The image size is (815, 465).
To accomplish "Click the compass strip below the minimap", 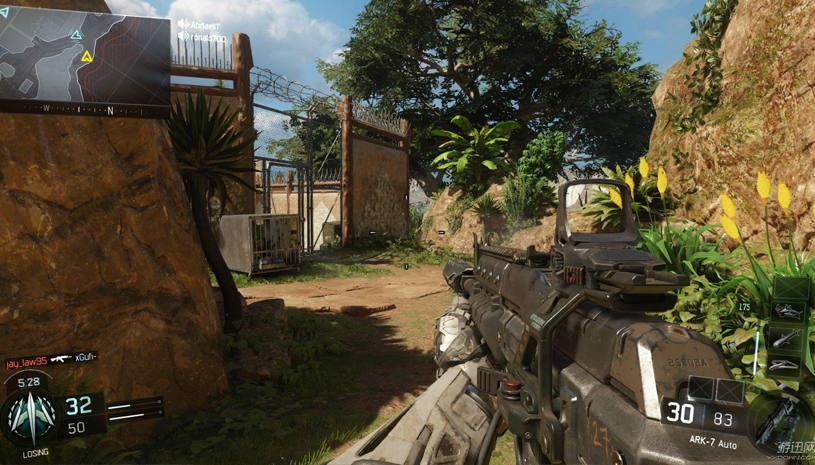I will coord(84,107).
